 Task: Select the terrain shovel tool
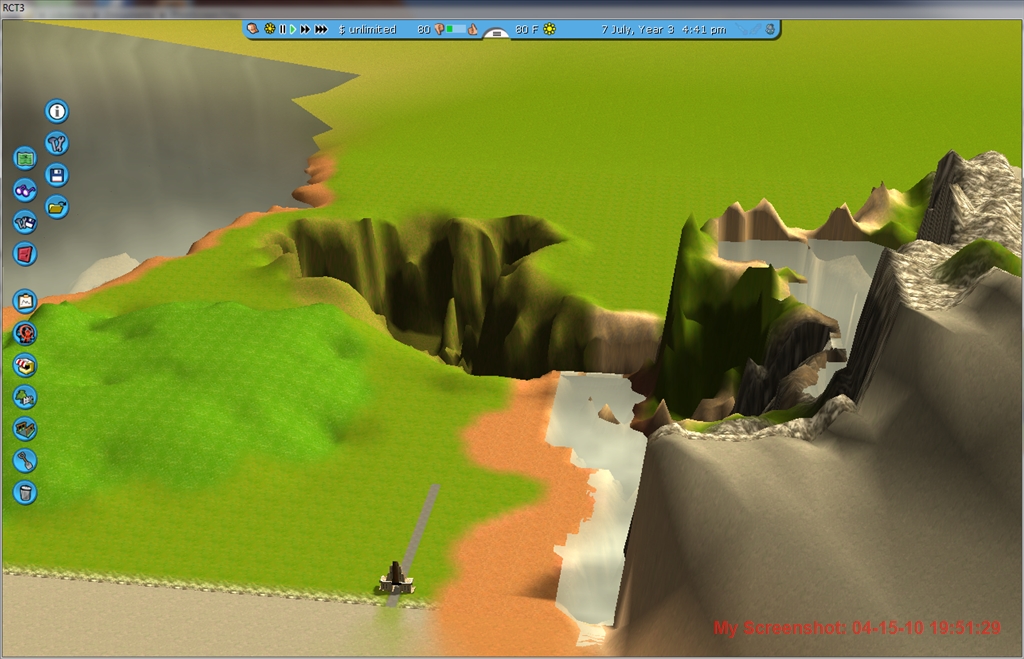pyautogui.click(x=25, y=461)
